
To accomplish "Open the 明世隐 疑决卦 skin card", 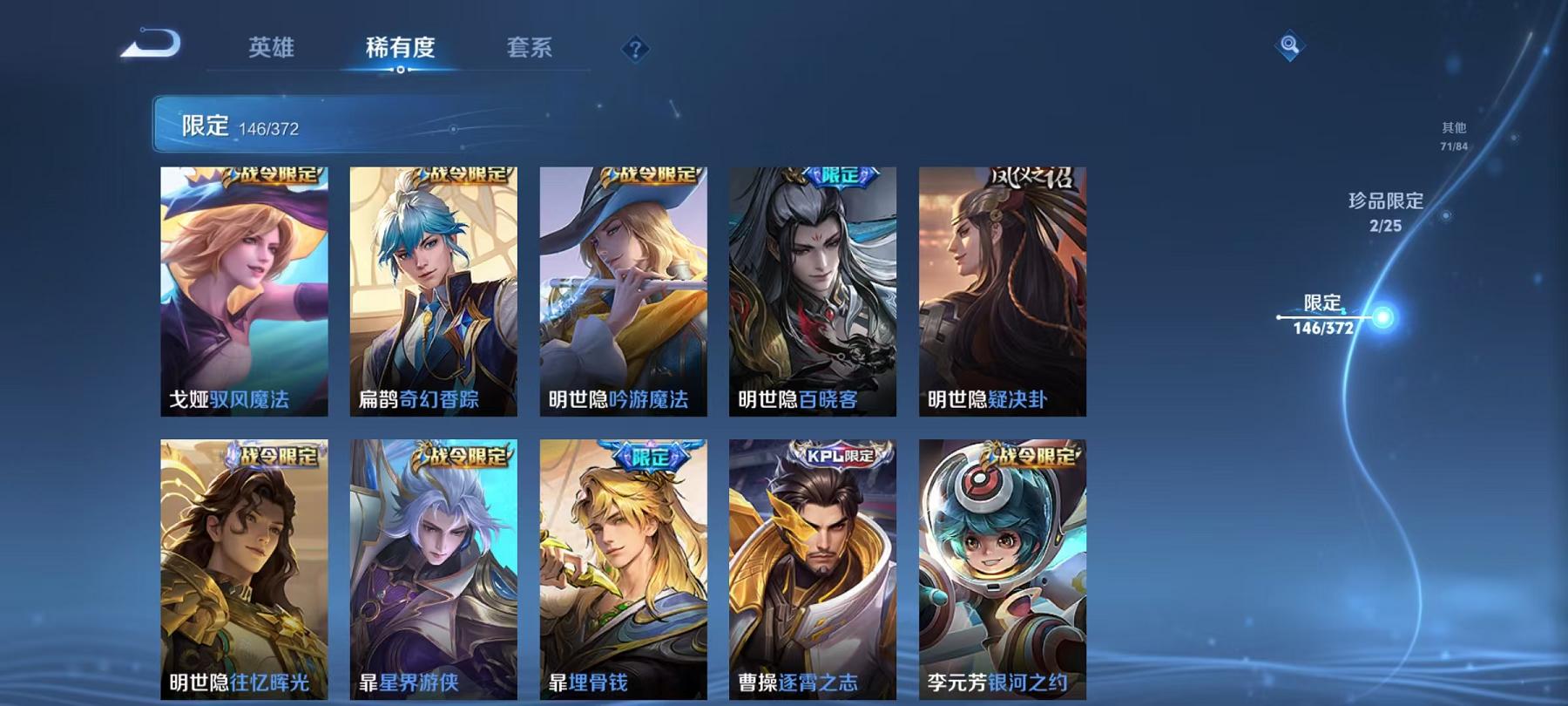I will point(1002,292).
